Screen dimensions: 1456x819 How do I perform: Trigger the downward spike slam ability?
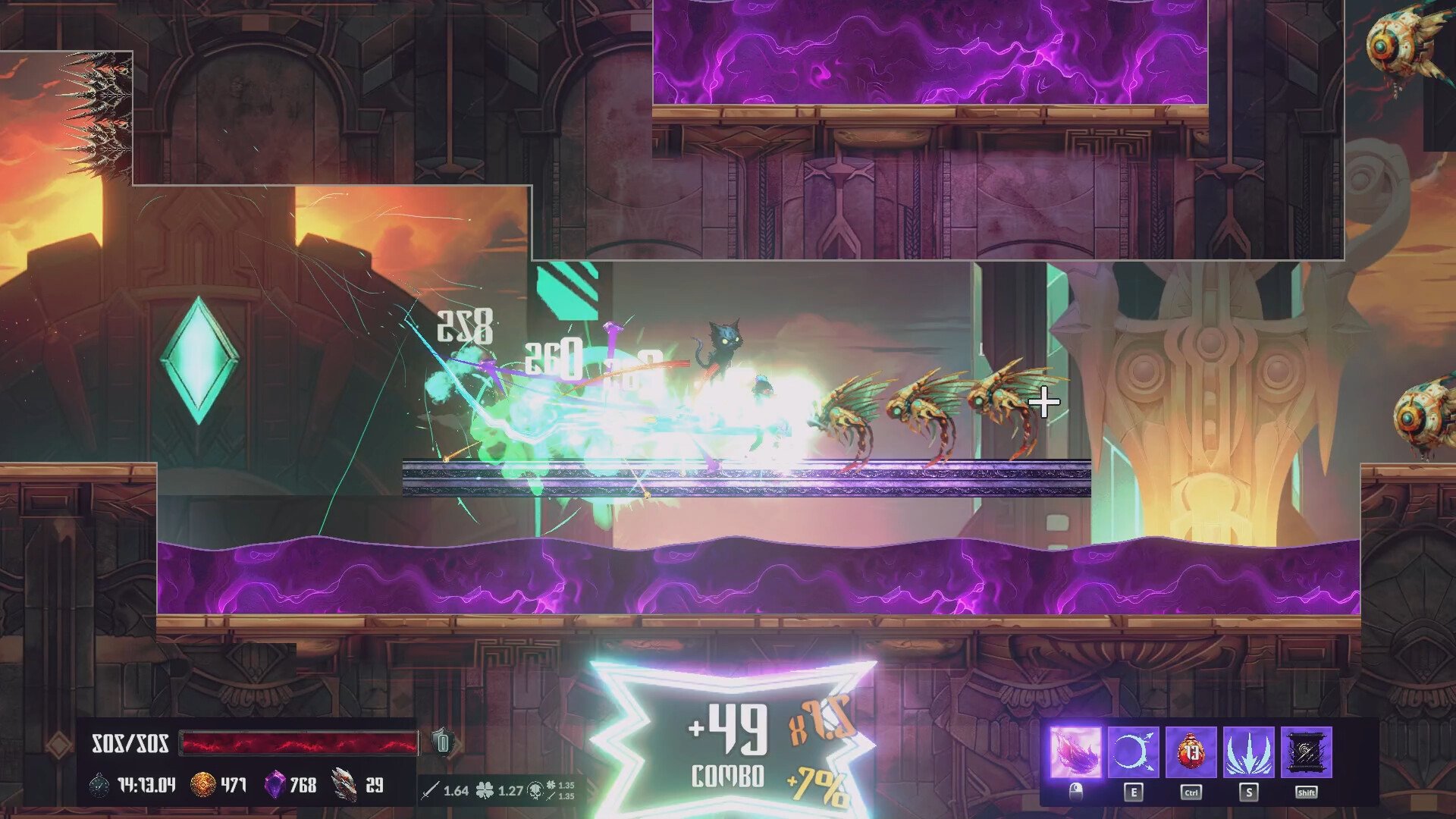pyautogui.click(x=1248, y=752)
